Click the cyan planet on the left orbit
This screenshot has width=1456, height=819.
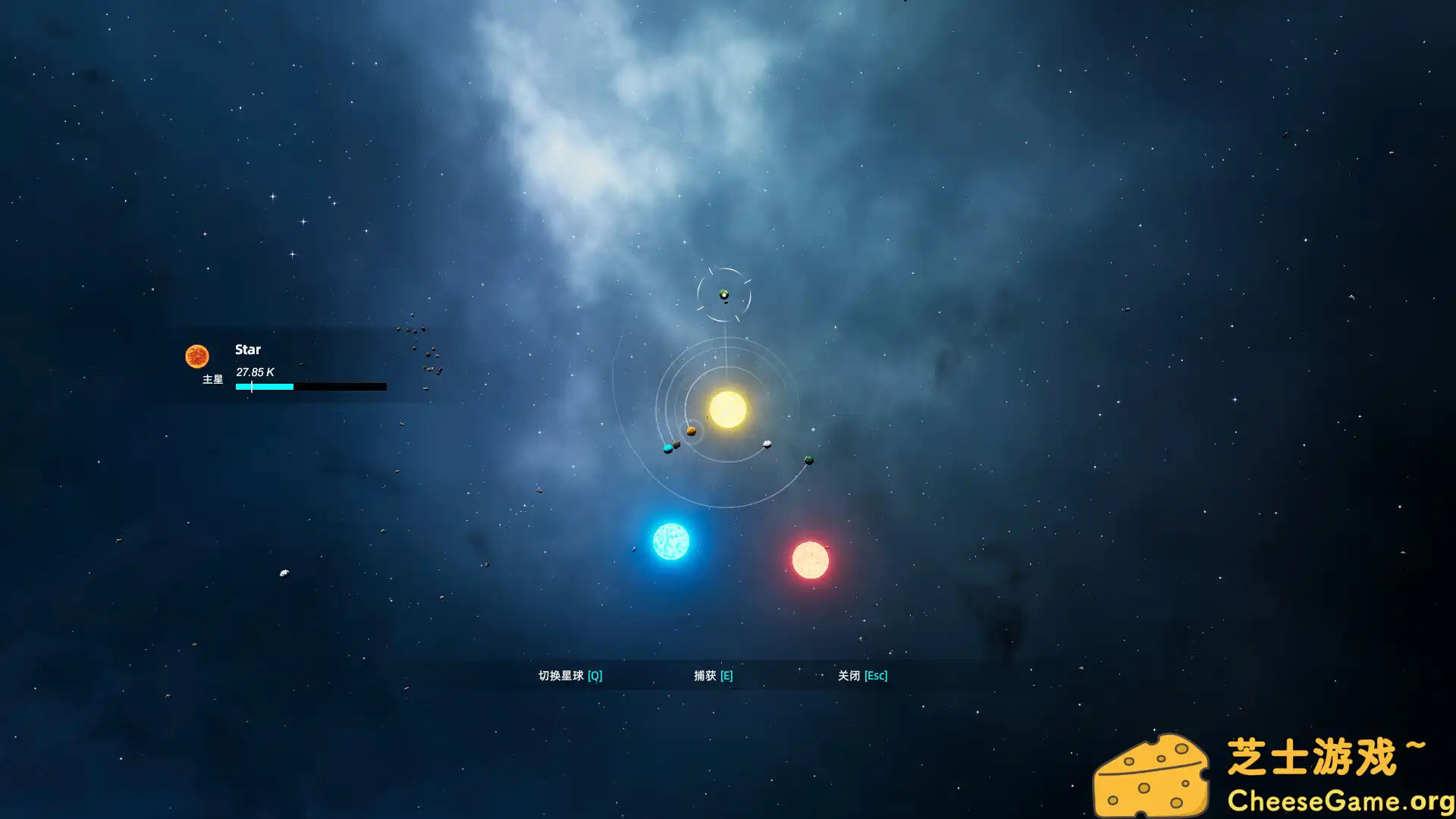point(667,448)
